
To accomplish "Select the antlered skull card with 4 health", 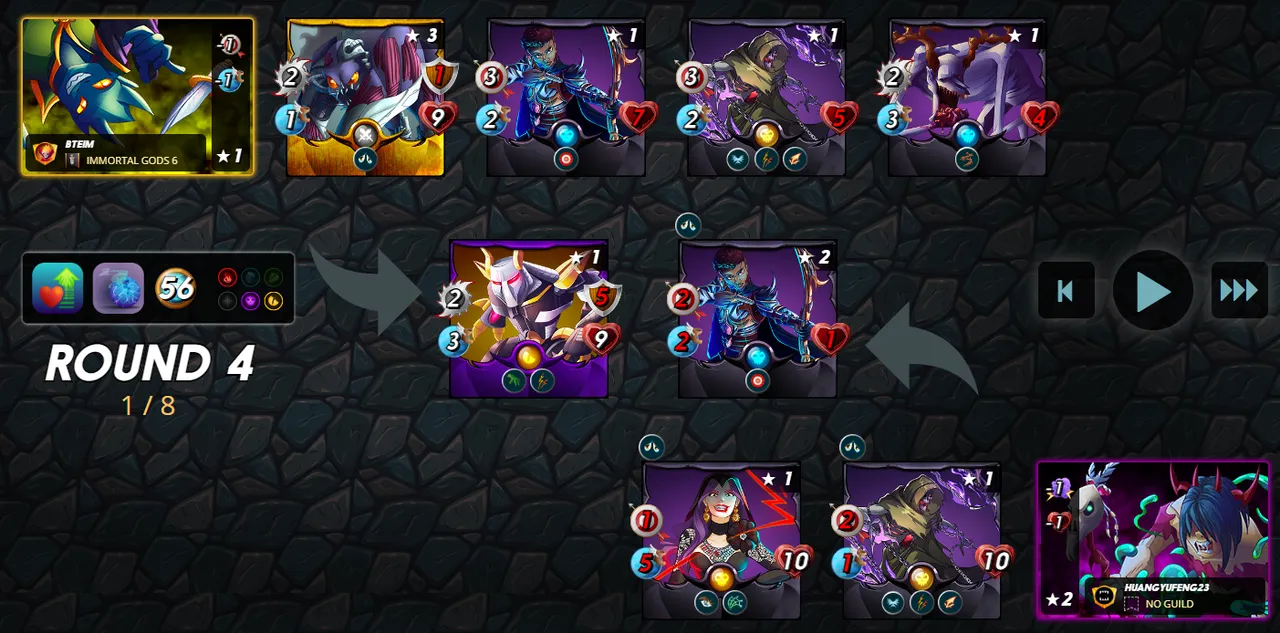I will 967,98.
